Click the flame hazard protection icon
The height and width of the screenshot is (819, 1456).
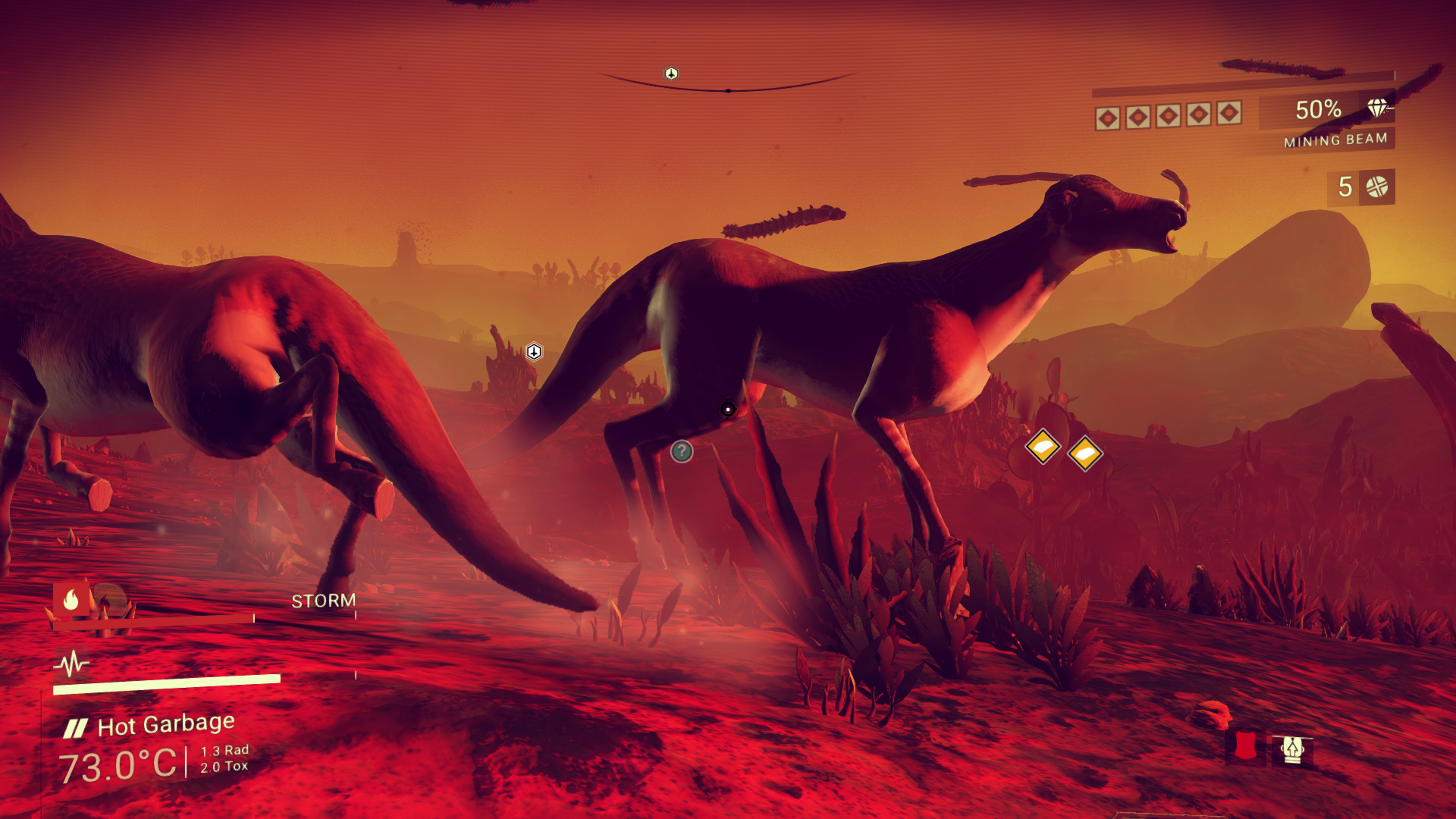[x=71, y=600]
